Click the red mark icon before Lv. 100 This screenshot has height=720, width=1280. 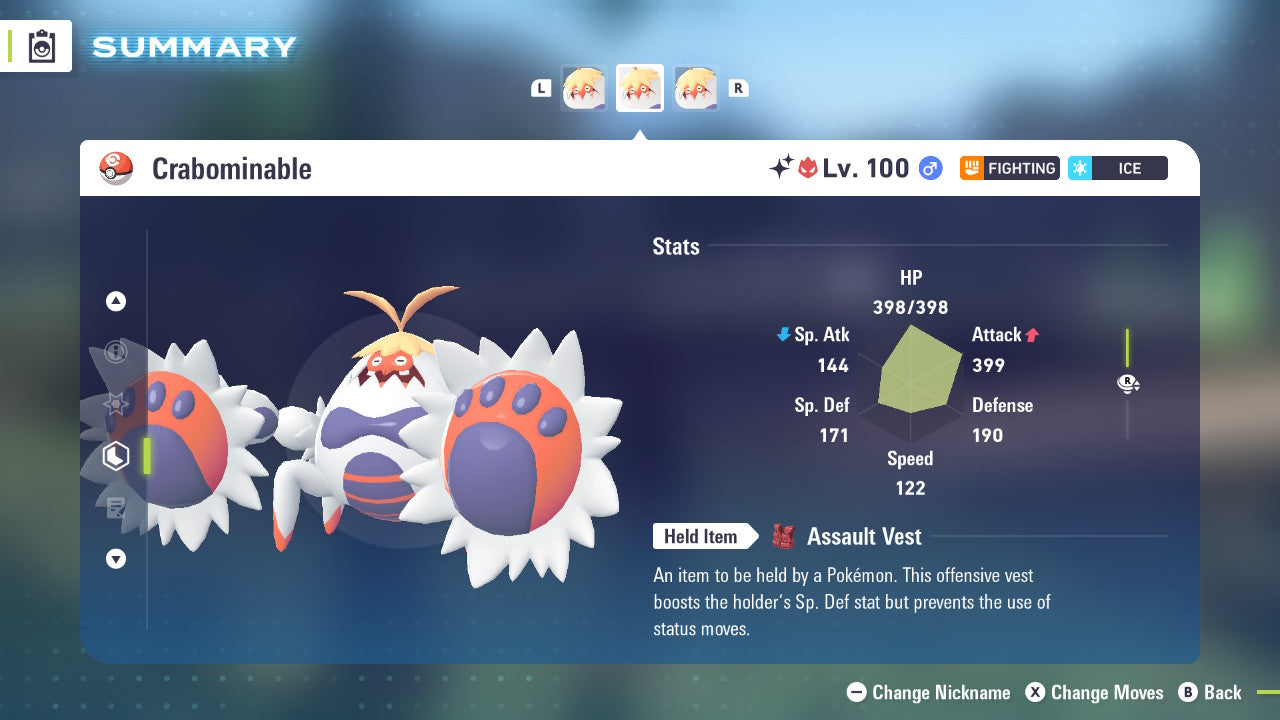coord(807,168)
